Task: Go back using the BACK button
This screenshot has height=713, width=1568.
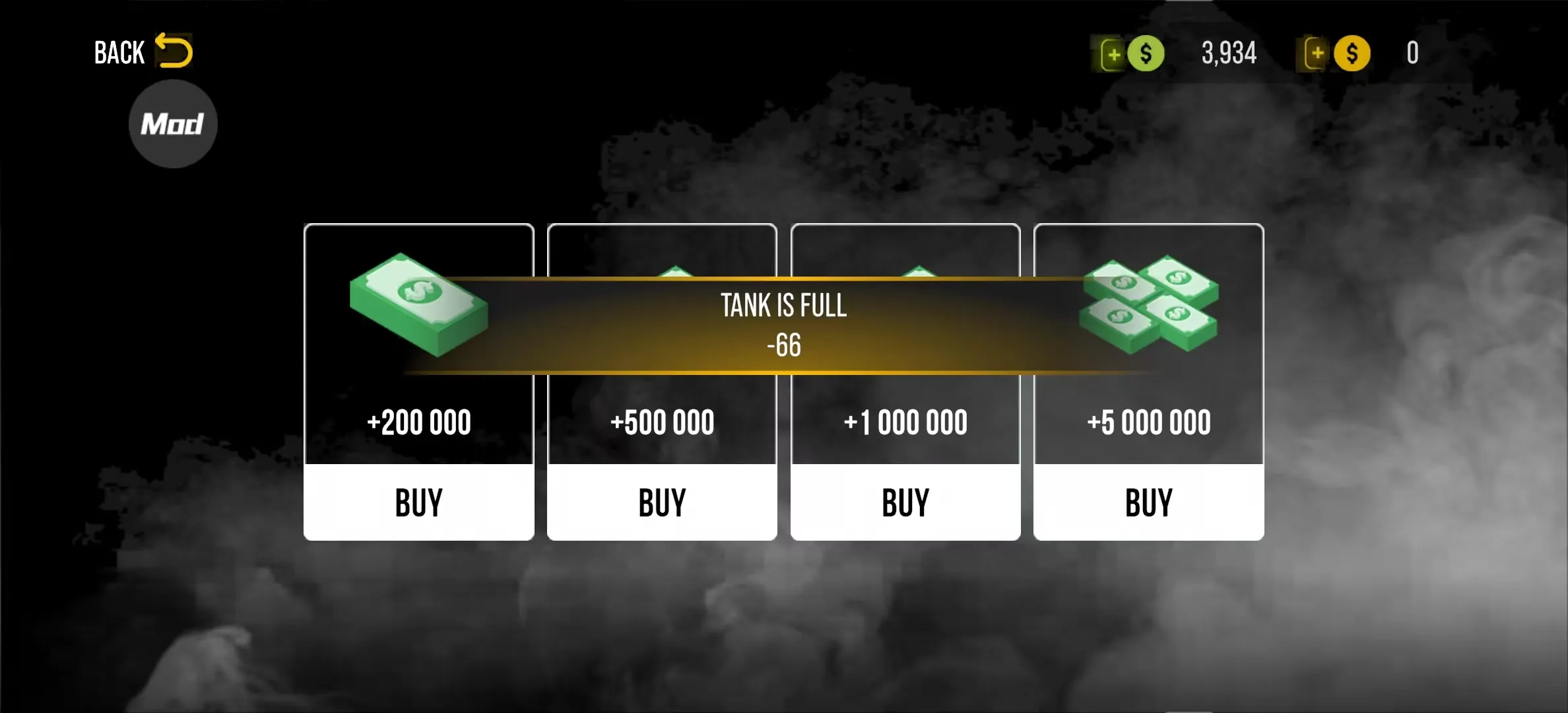Action: [x=143, y=52]
